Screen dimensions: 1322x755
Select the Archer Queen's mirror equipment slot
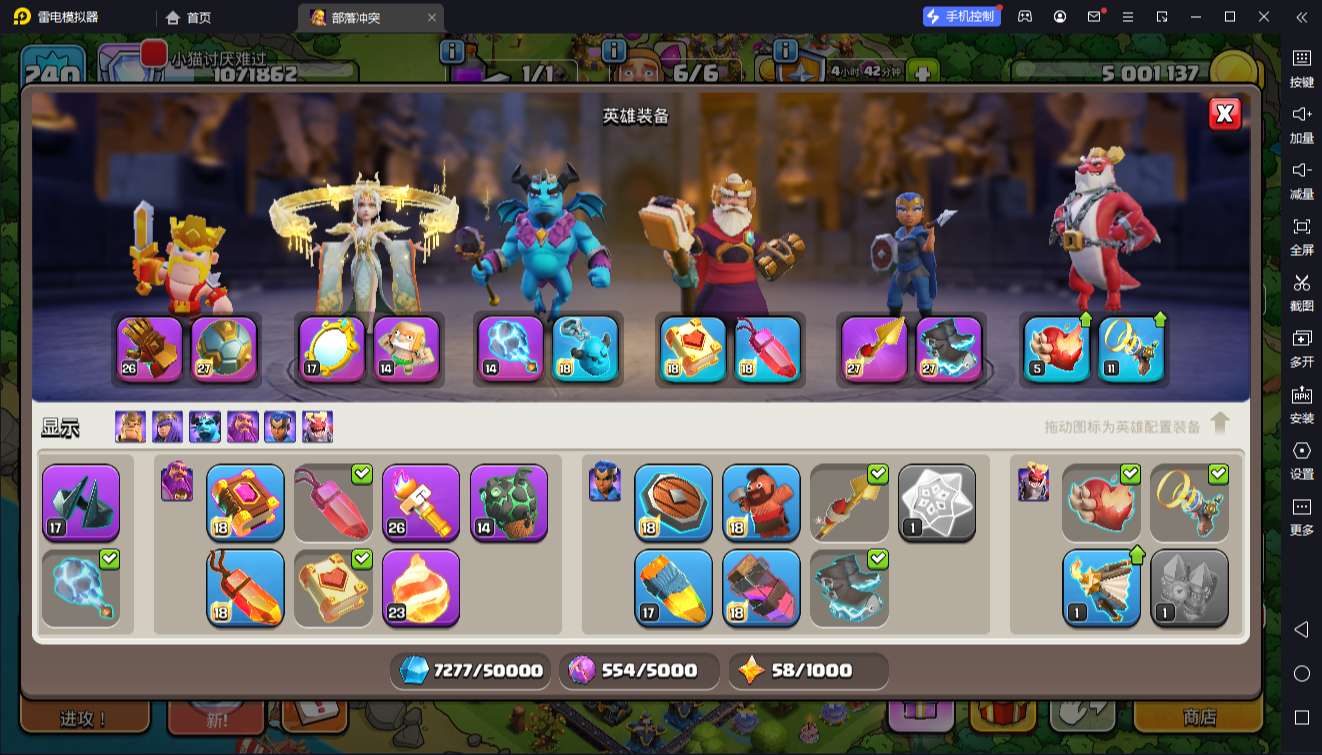tap(332, 349)
